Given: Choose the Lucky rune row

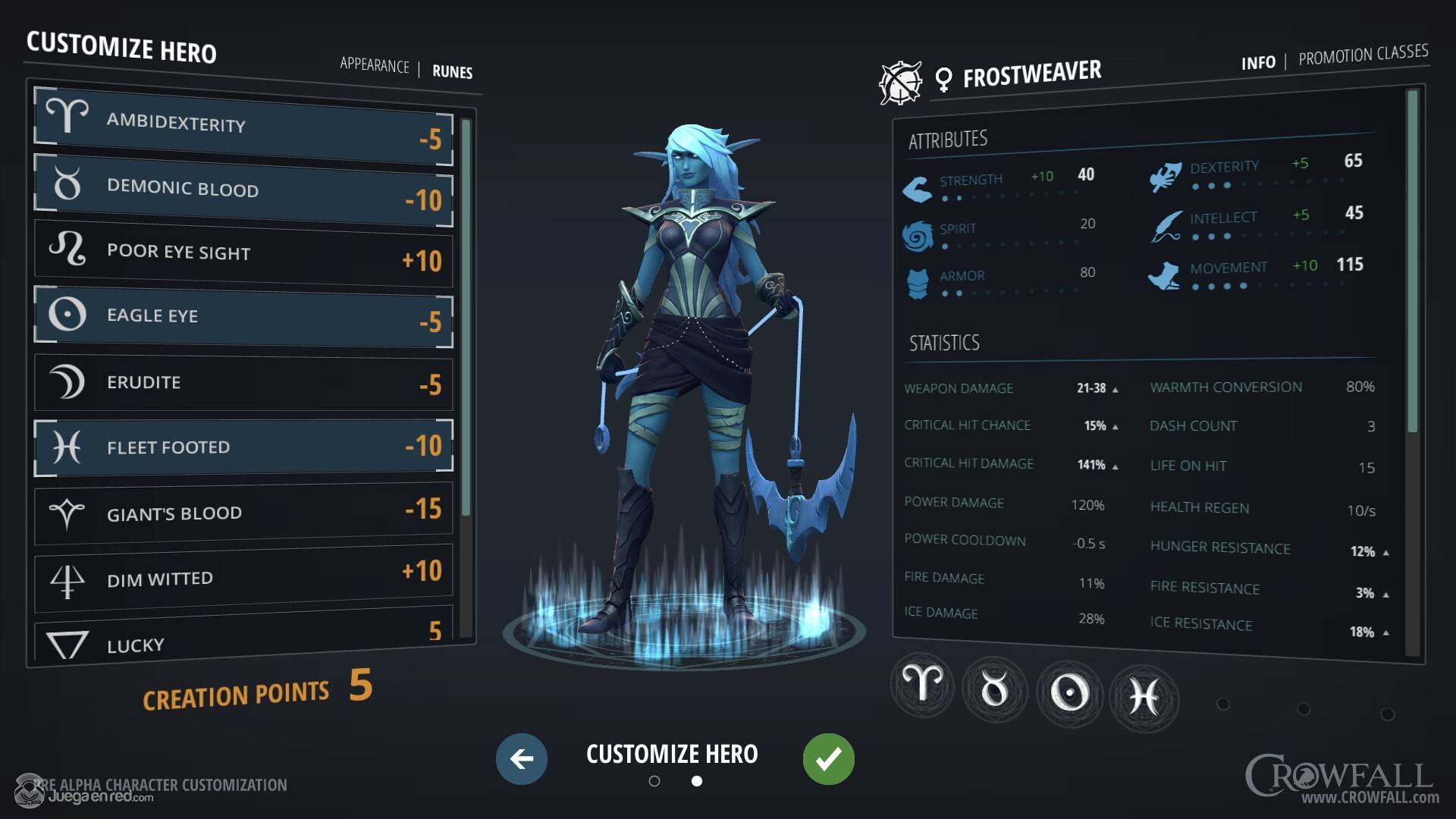Looking at the screenshot, I should coord(243,642).
